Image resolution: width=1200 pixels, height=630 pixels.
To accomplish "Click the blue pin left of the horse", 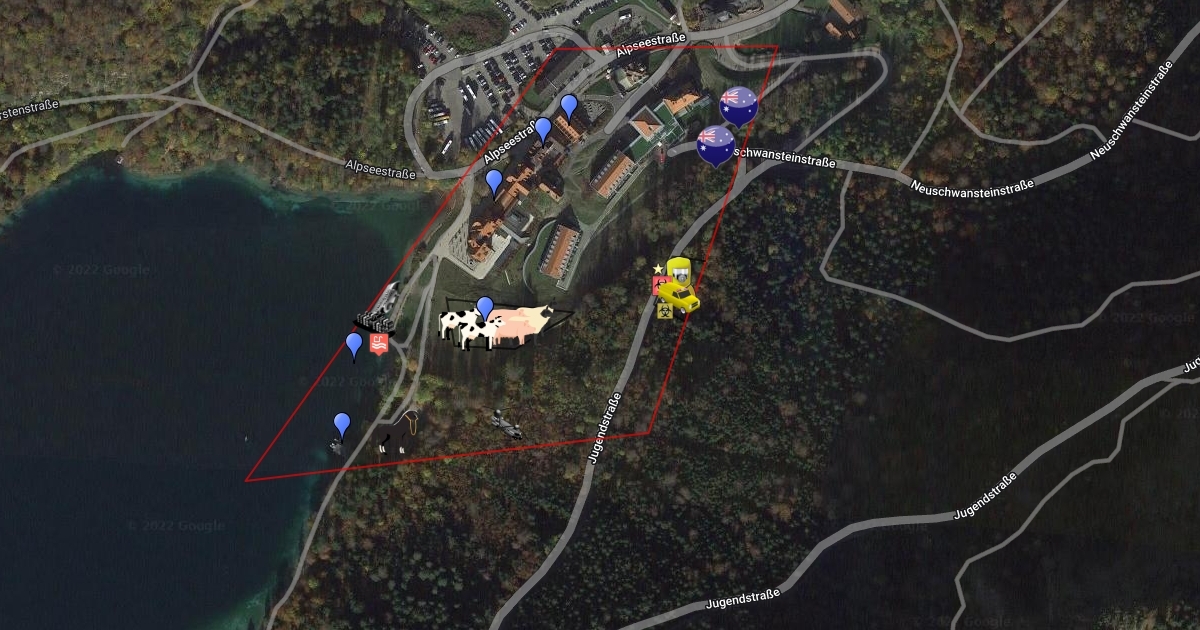I will tap(342, 424).
